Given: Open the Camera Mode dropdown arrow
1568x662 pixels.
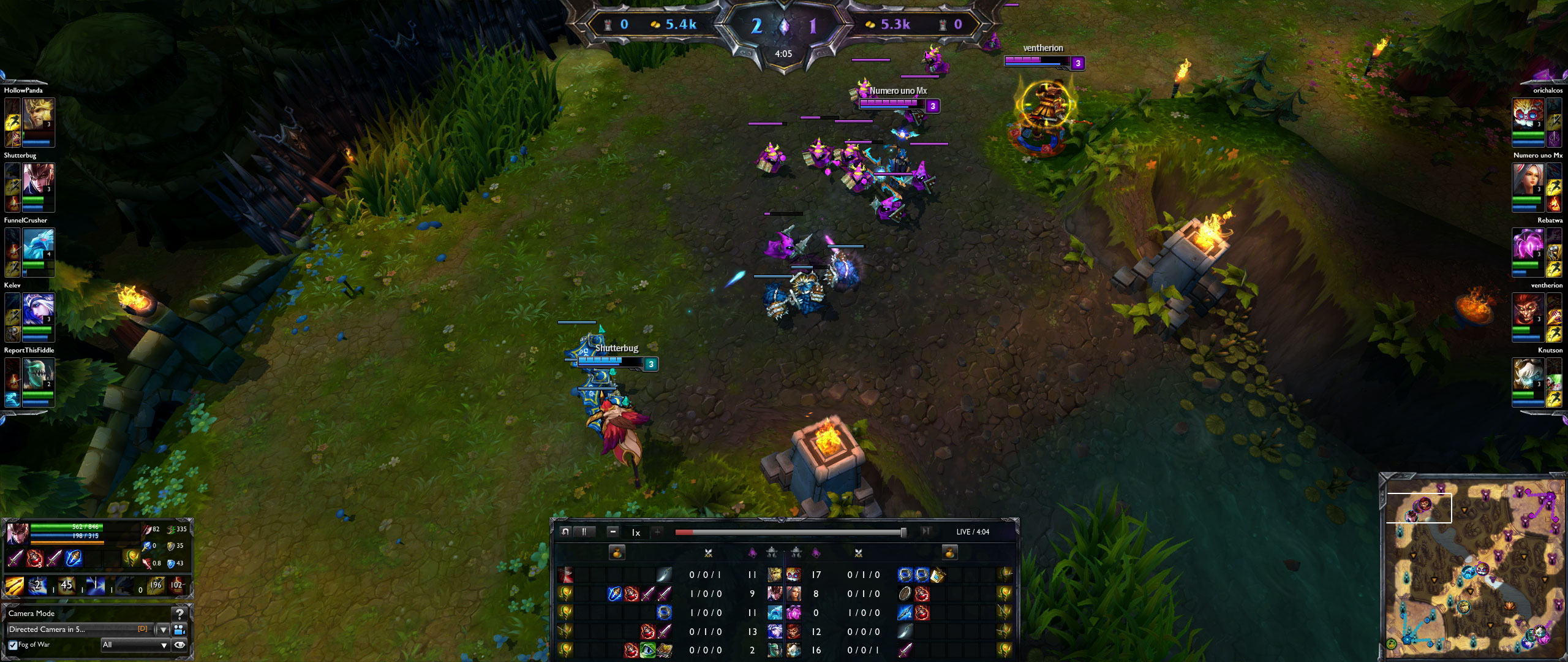Looking at the screenshot, I should click(163, 630).
